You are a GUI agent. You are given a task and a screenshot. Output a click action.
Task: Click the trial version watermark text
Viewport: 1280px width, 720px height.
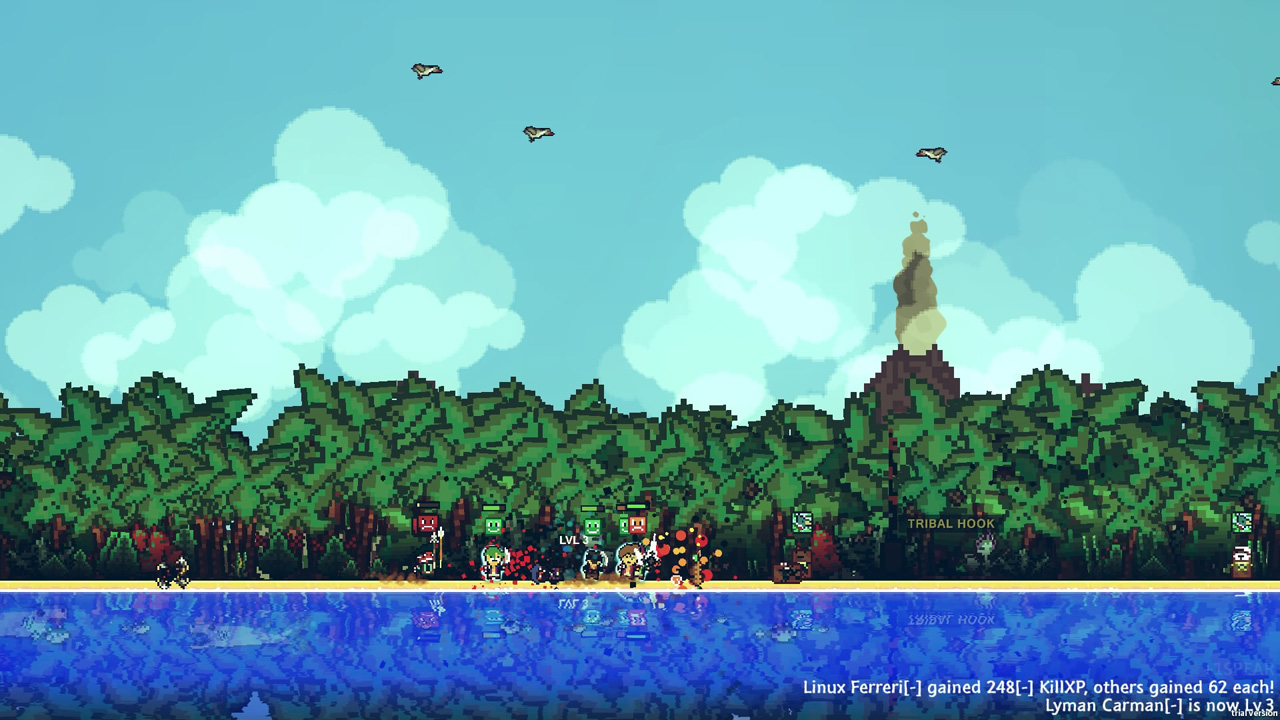(1252, 710)
